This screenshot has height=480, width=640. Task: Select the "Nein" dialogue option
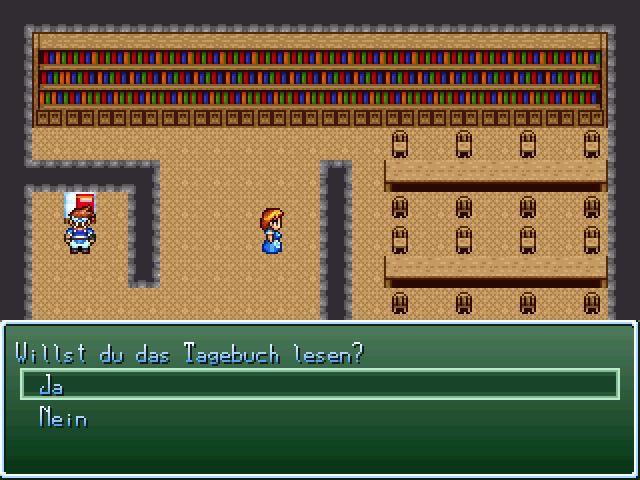coord(62,418)
